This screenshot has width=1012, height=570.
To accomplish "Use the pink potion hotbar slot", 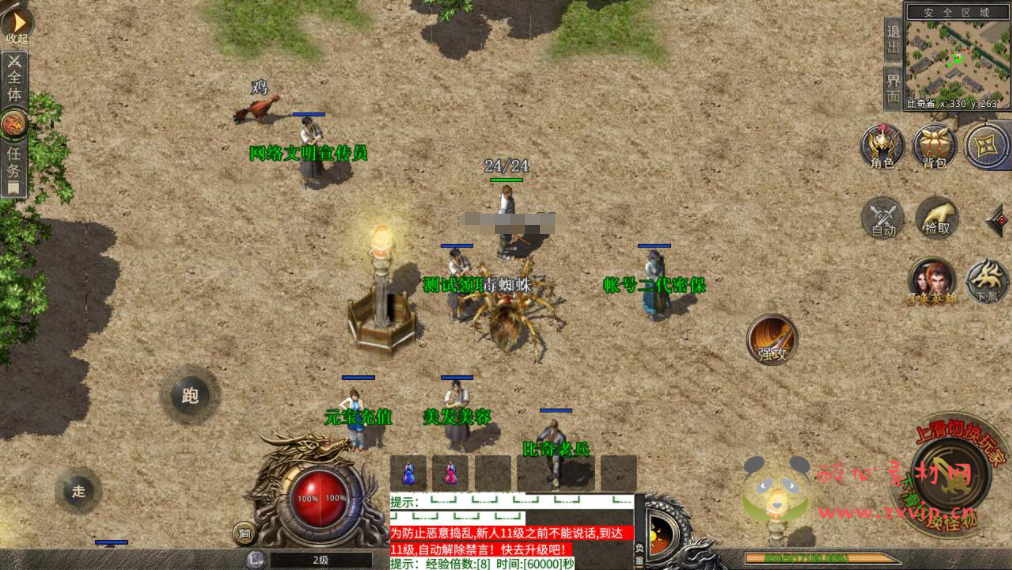I will coord(451,472).
